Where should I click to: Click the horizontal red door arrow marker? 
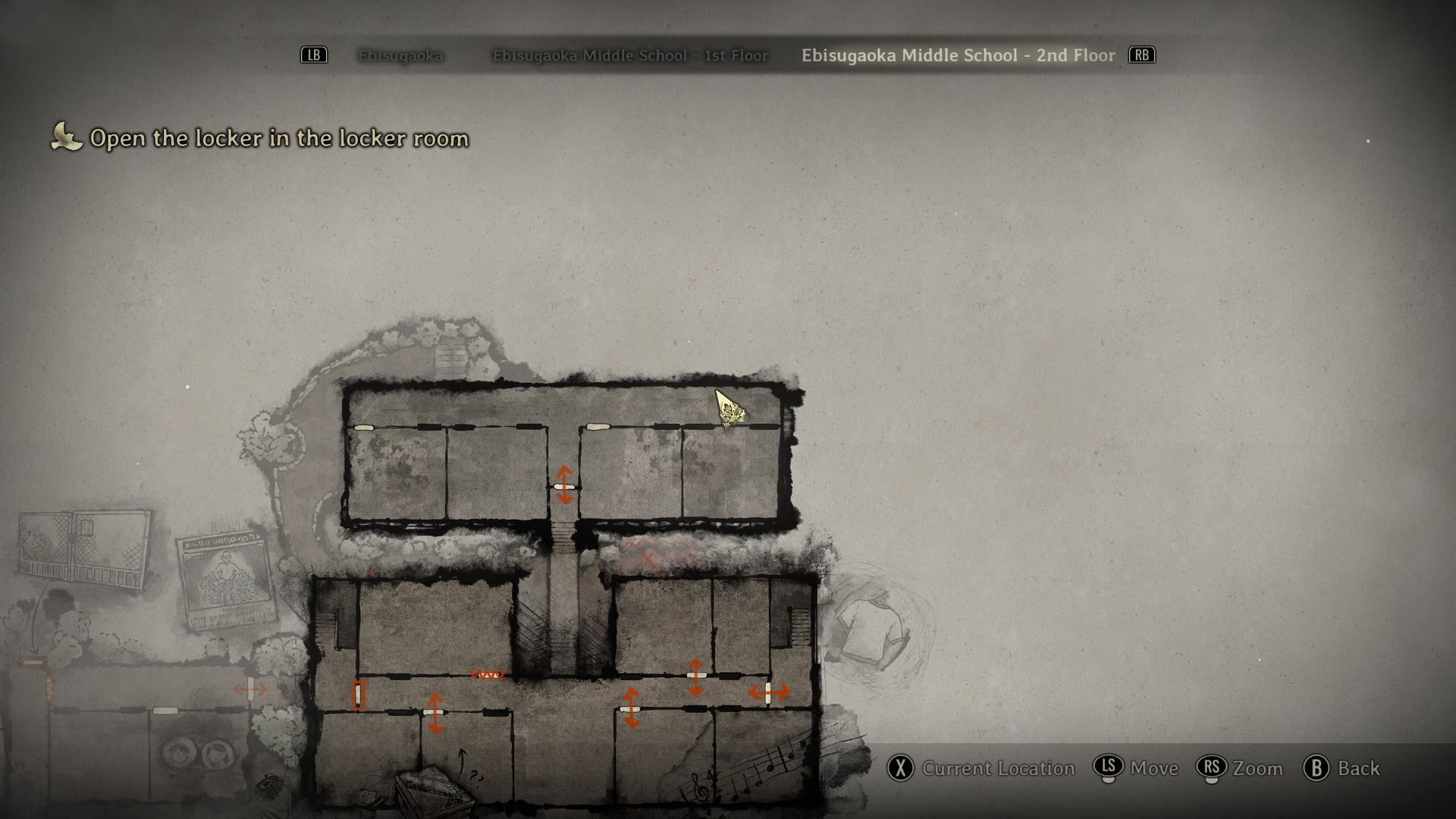point(768,692)
